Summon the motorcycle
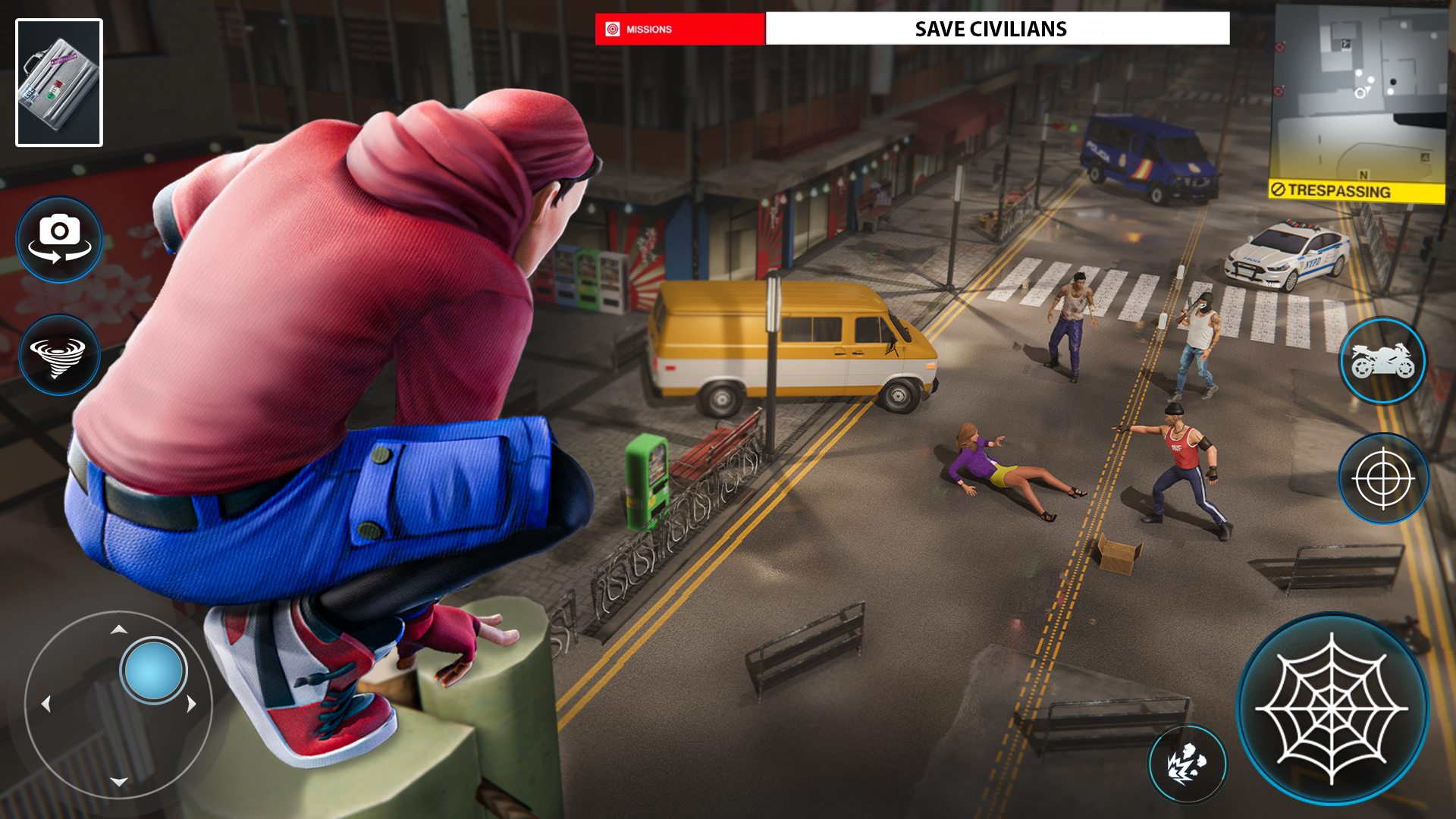This screenshot has width=1456, height=819. click(1383, 360)
